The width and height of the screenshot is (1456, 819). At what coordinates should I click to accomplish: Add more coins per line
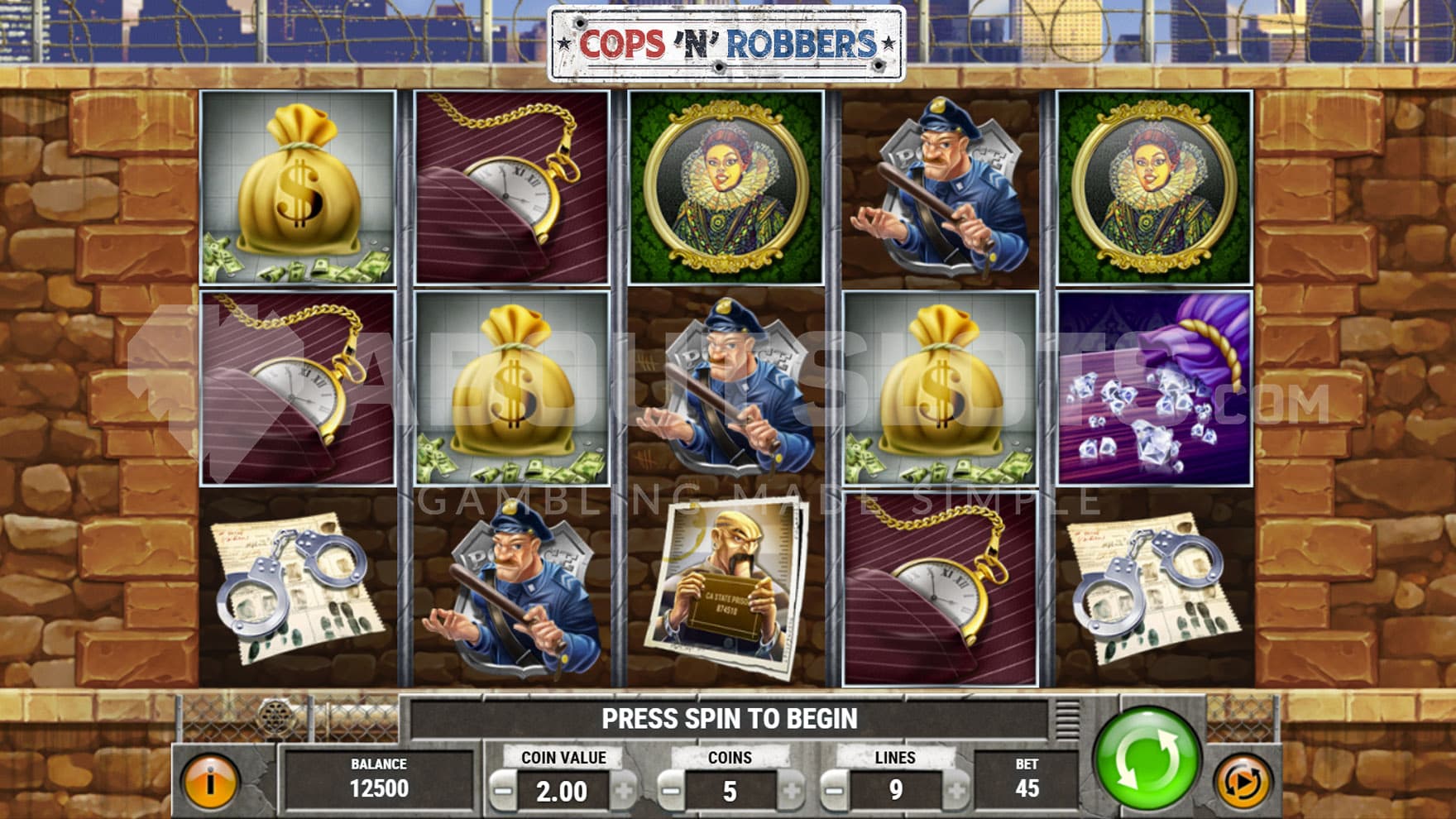click(791, 792)
